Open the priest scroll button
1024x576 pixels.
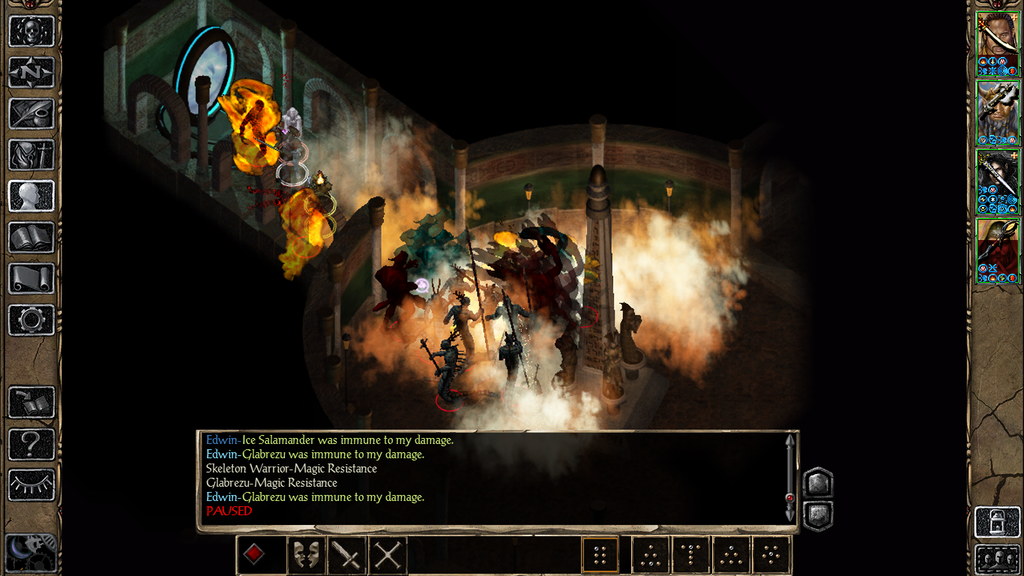click(x=31, y=278)
